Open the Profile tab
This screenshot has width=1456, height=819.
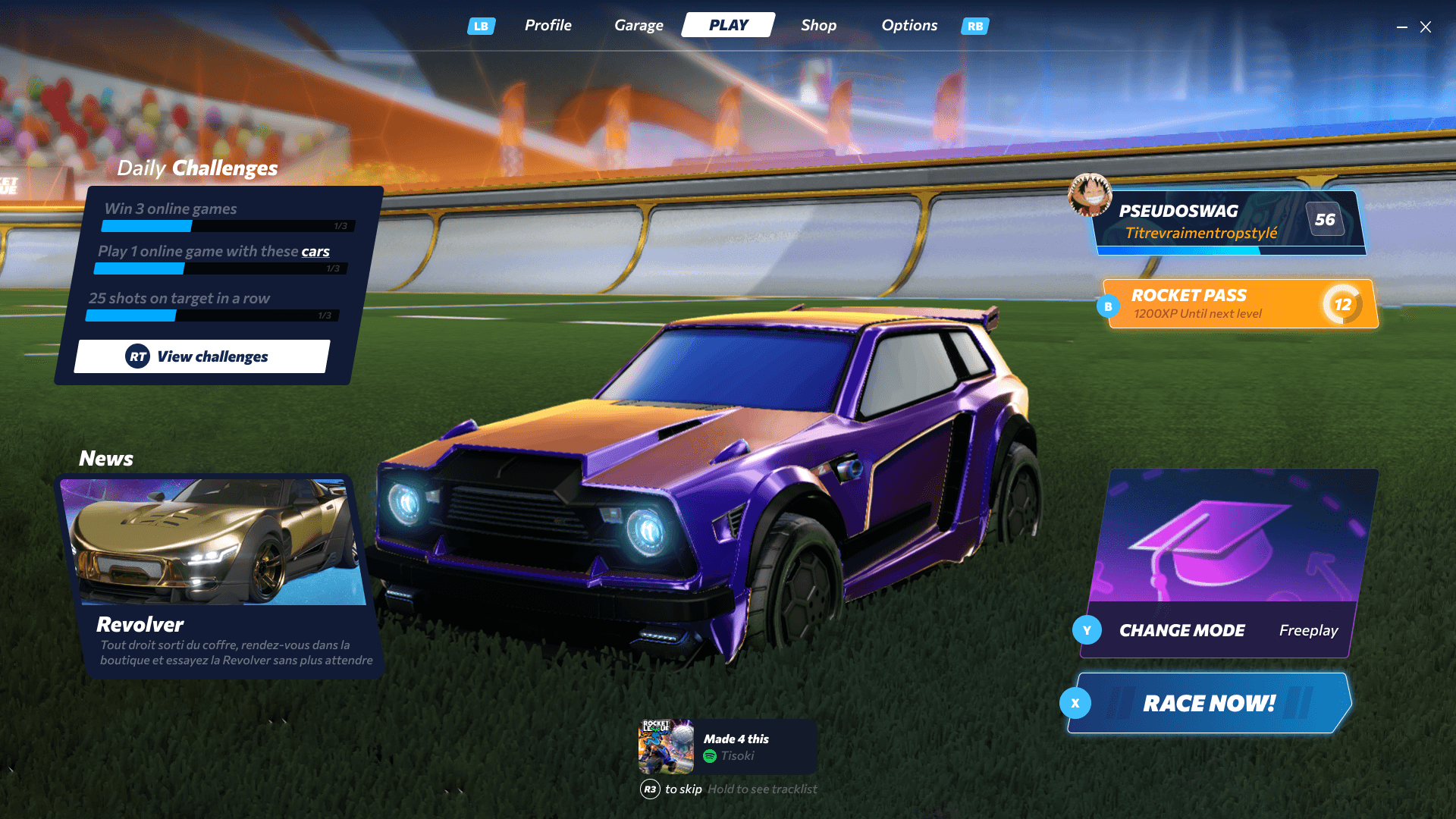tap(548, 25)
